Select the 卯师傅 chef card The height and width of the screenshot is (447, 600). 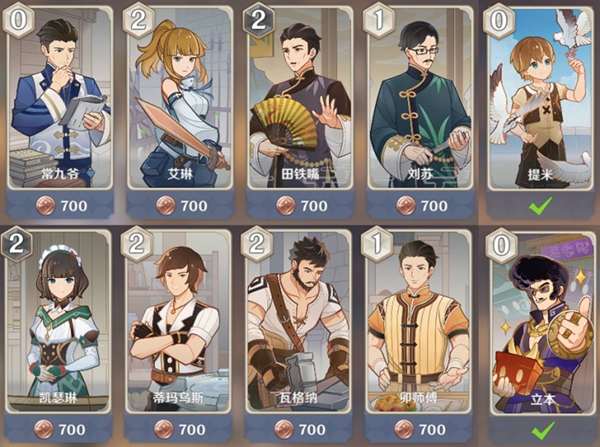[420, 320]
